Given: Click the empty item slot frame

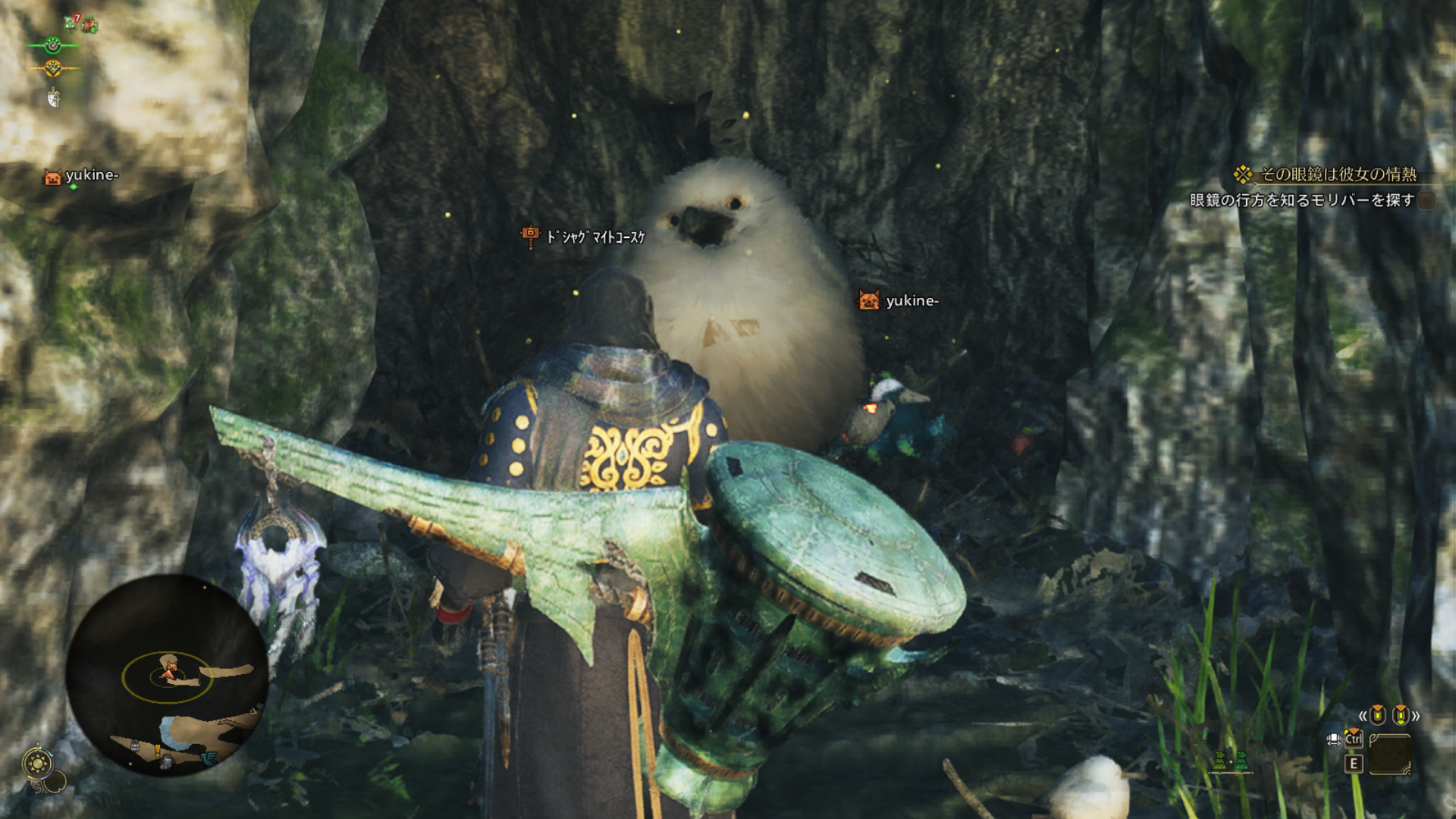Looking at the screenshot, I should pos(1390,754).
